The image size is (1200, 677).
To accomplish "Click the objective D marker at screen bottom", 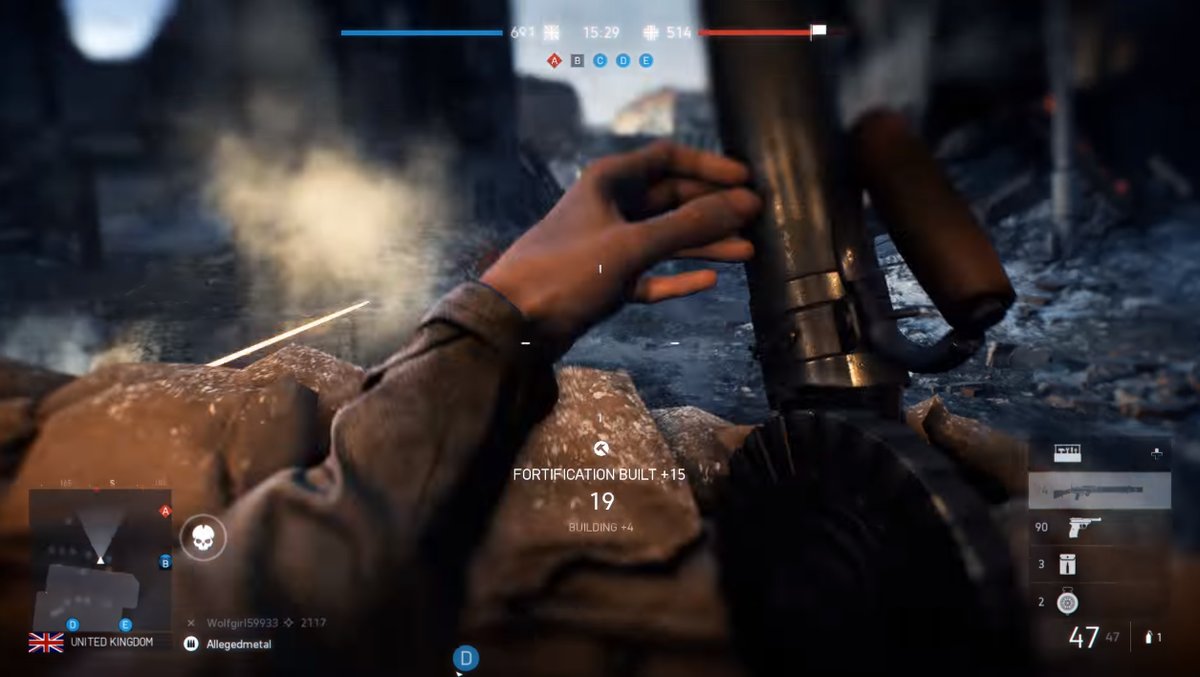I will click(x=466, y=658).
